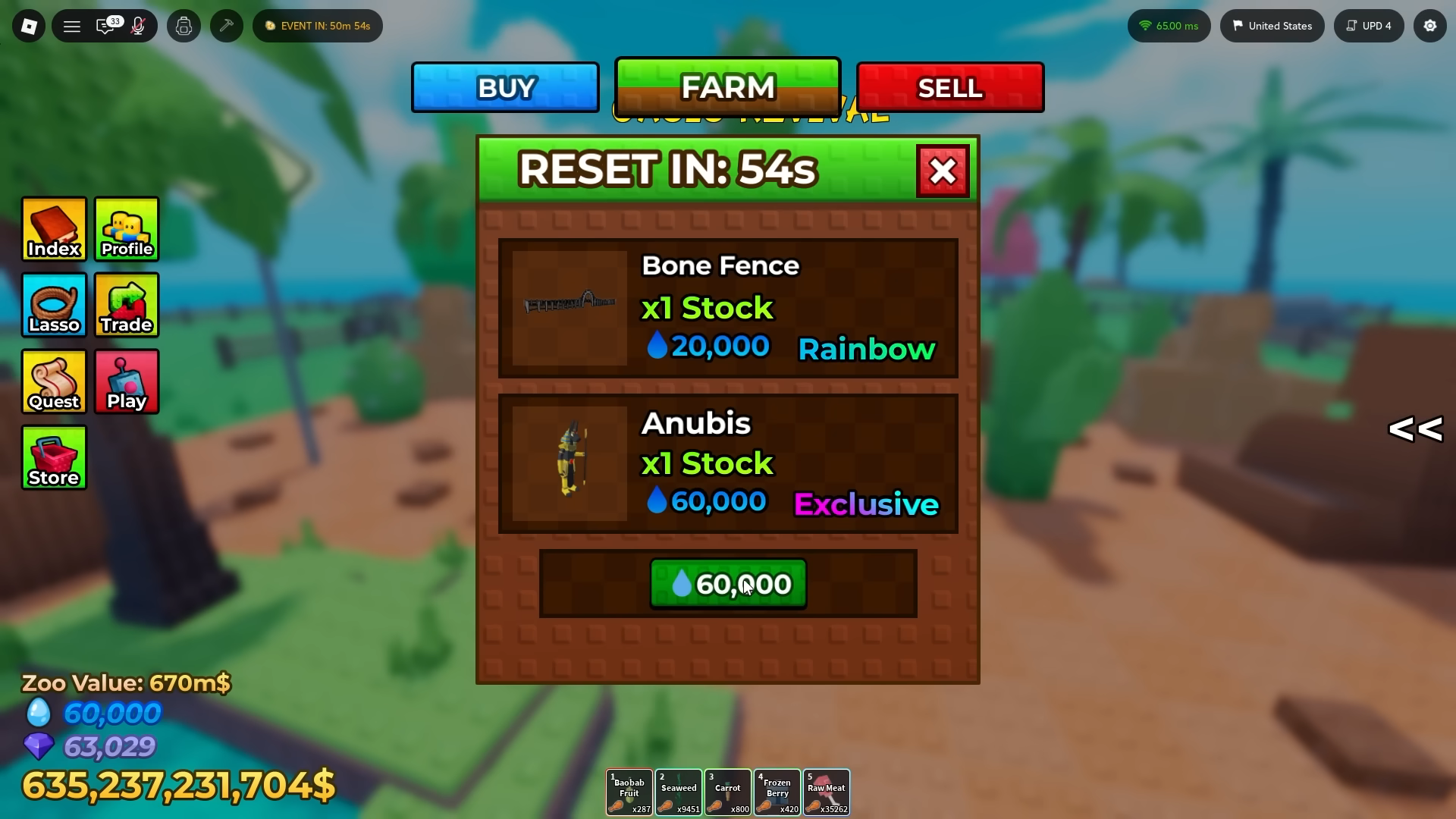
Task: Switch to the SELL tab
Action: pyautogui.click(x=949, y=87)
